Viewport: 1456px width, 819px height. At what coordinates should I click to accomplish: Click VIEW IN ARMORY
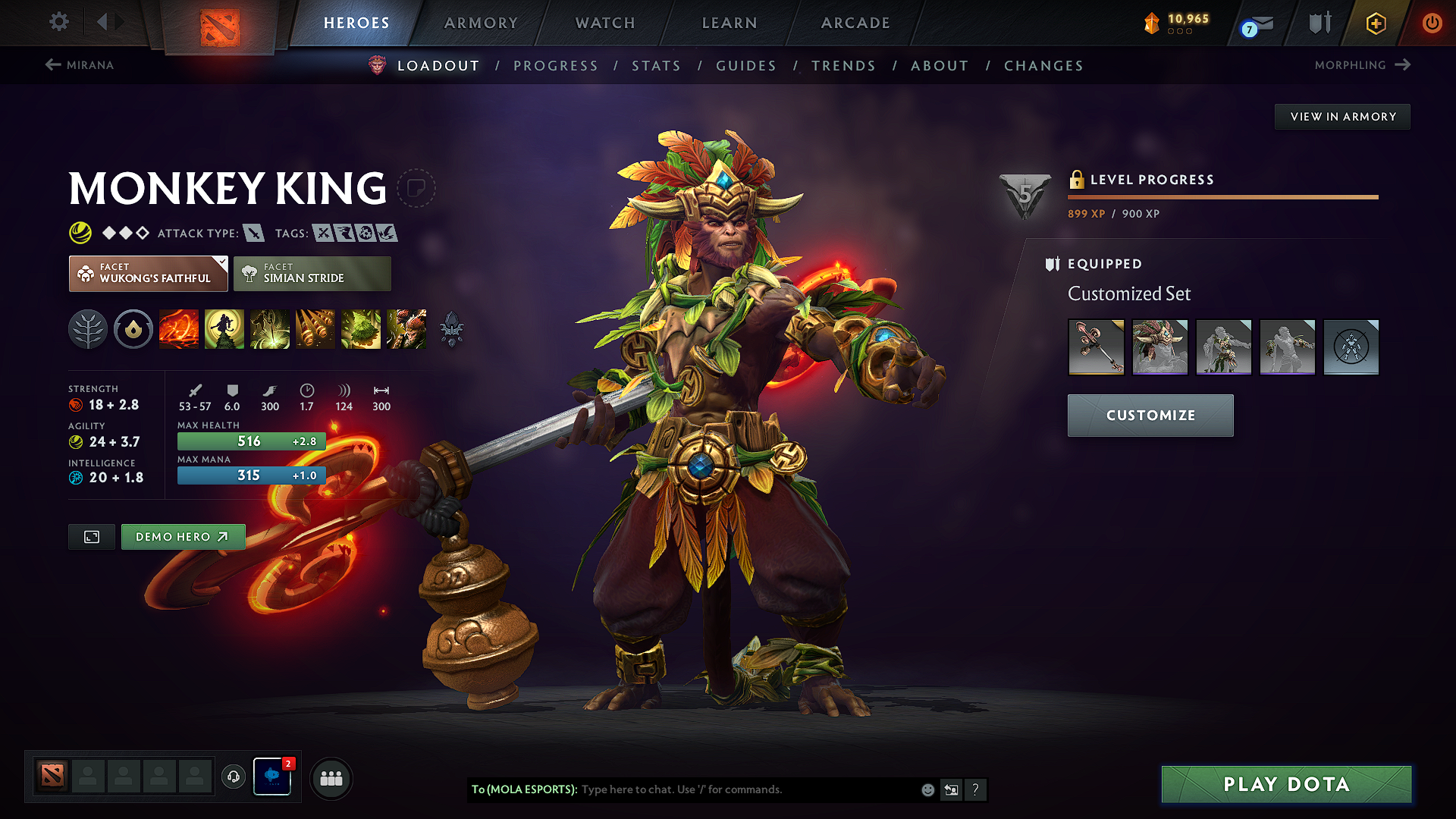(1342, 116)
